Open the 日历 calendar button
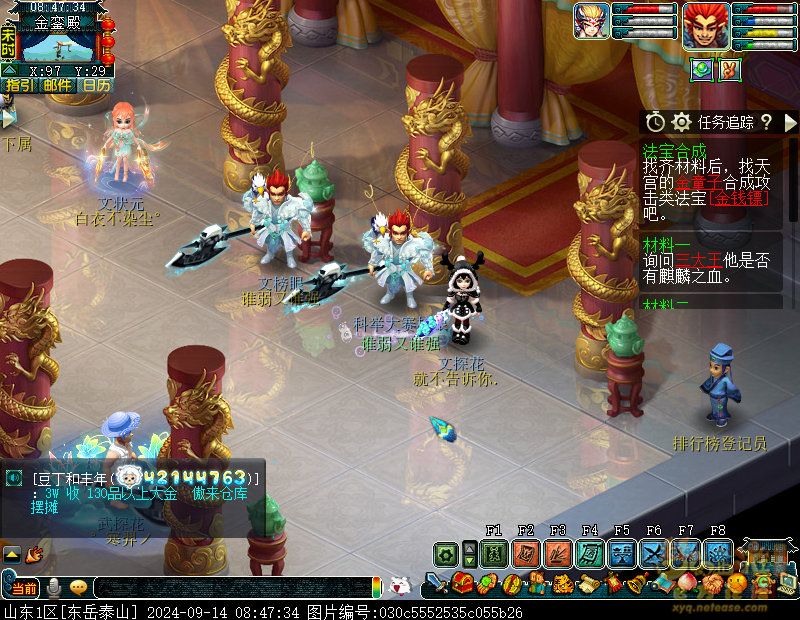The height and width of the screenshot is (620, 800). pyautogui.click(x=96, y=85)
